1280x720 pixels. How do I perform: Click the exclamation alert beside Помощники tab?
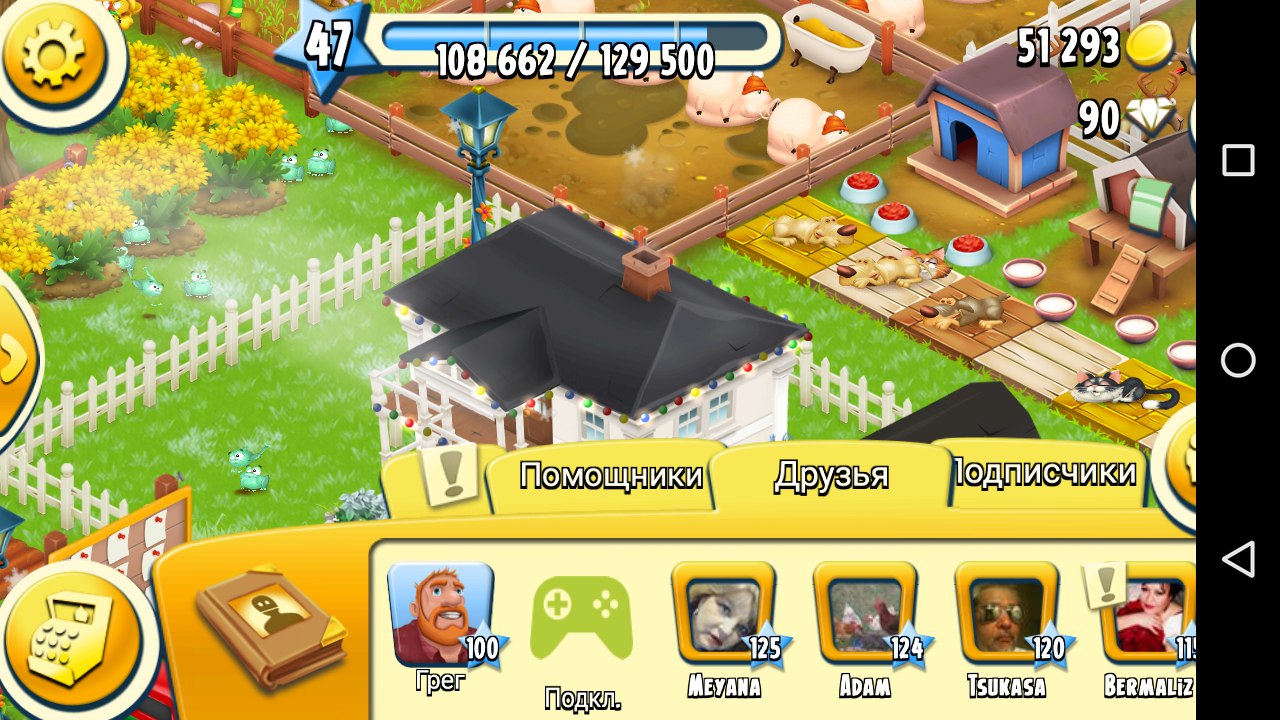452,477
